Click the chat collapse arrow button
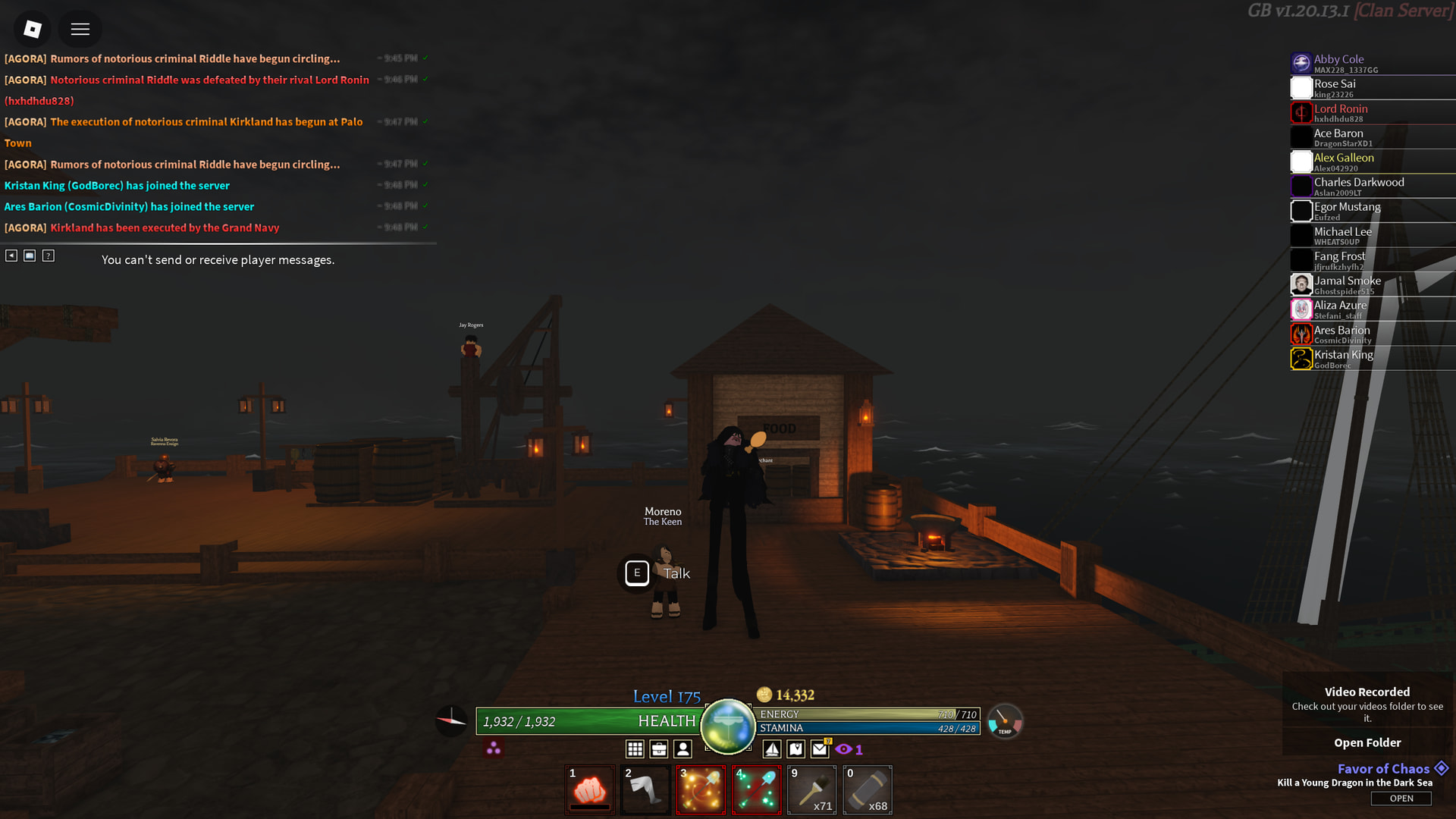 click(11, 256)
